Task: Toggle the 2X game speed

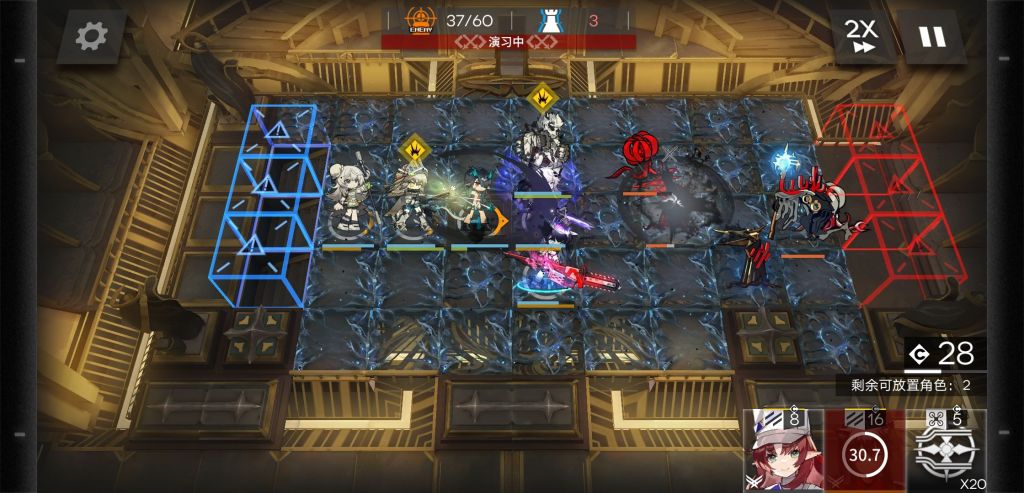Action: [861, 37]
